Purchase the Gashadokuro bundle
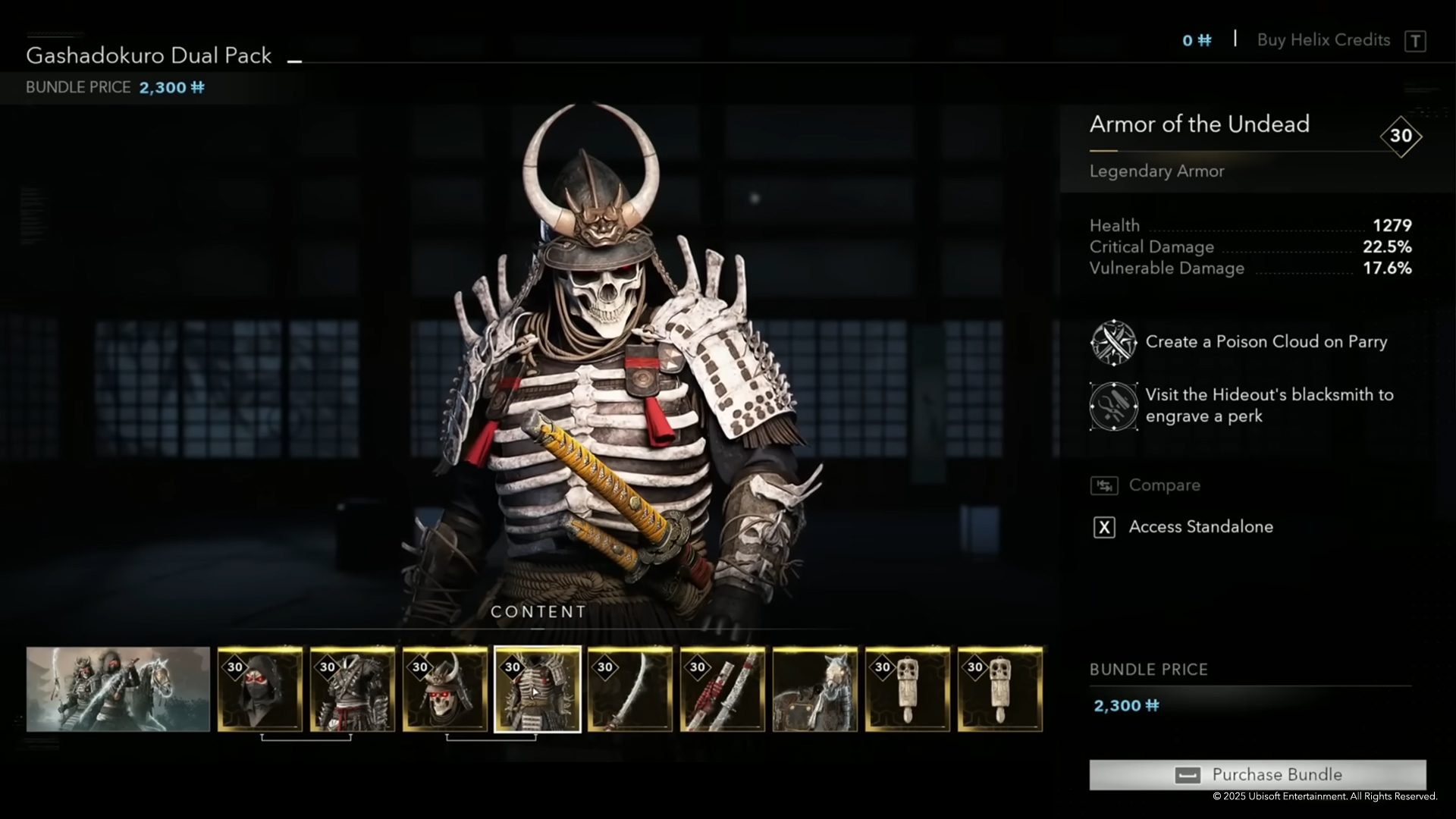 [1257, 774]
